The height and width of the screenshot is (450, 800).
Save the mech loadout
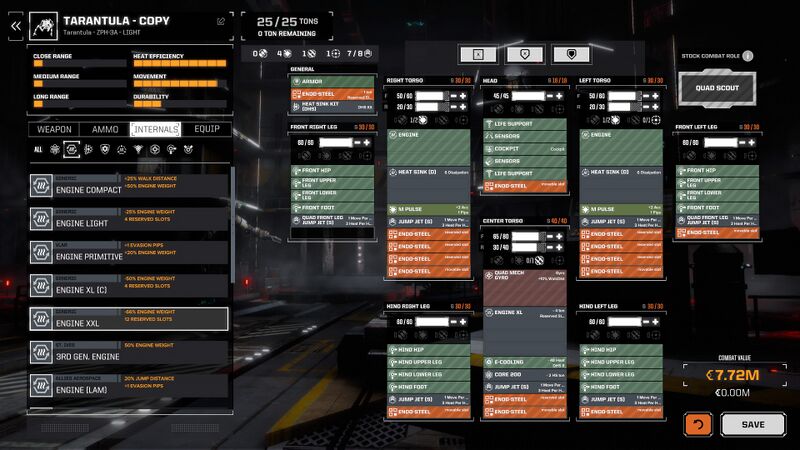pyautogui.click(x=753, y=424)
